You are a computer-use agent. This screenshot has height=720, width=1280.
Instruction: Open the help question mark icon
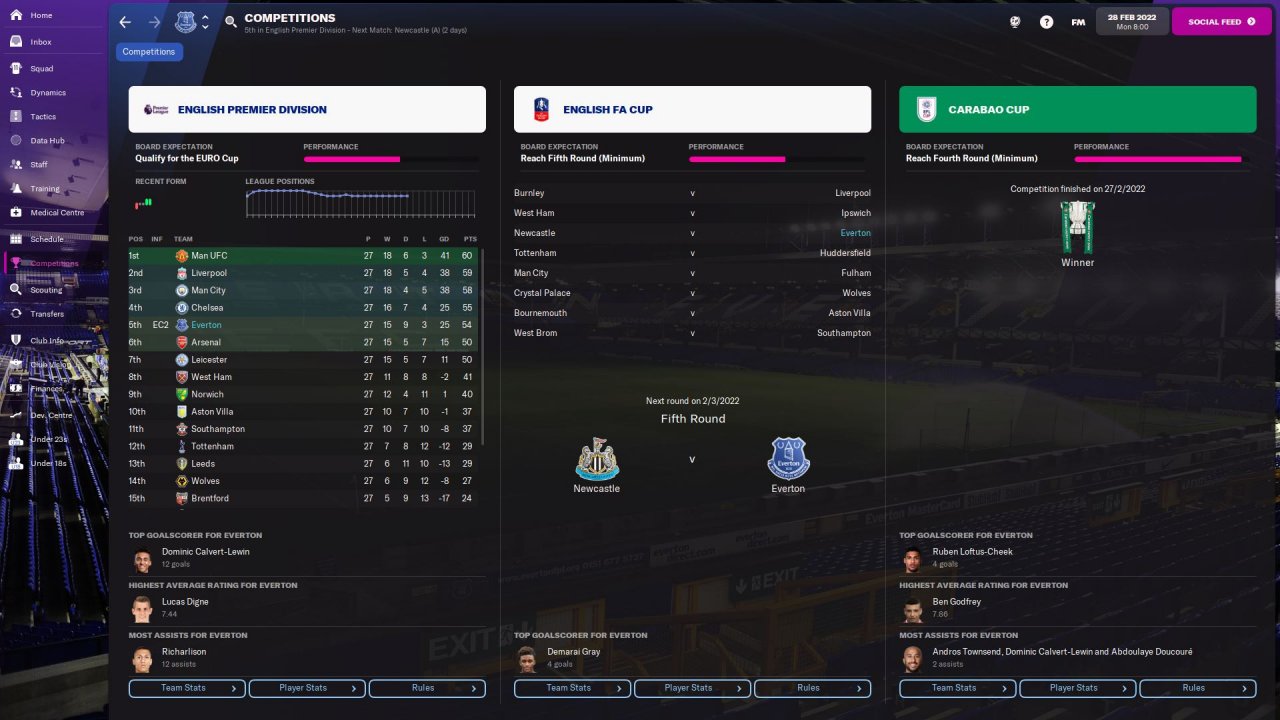pos(1046,21)
